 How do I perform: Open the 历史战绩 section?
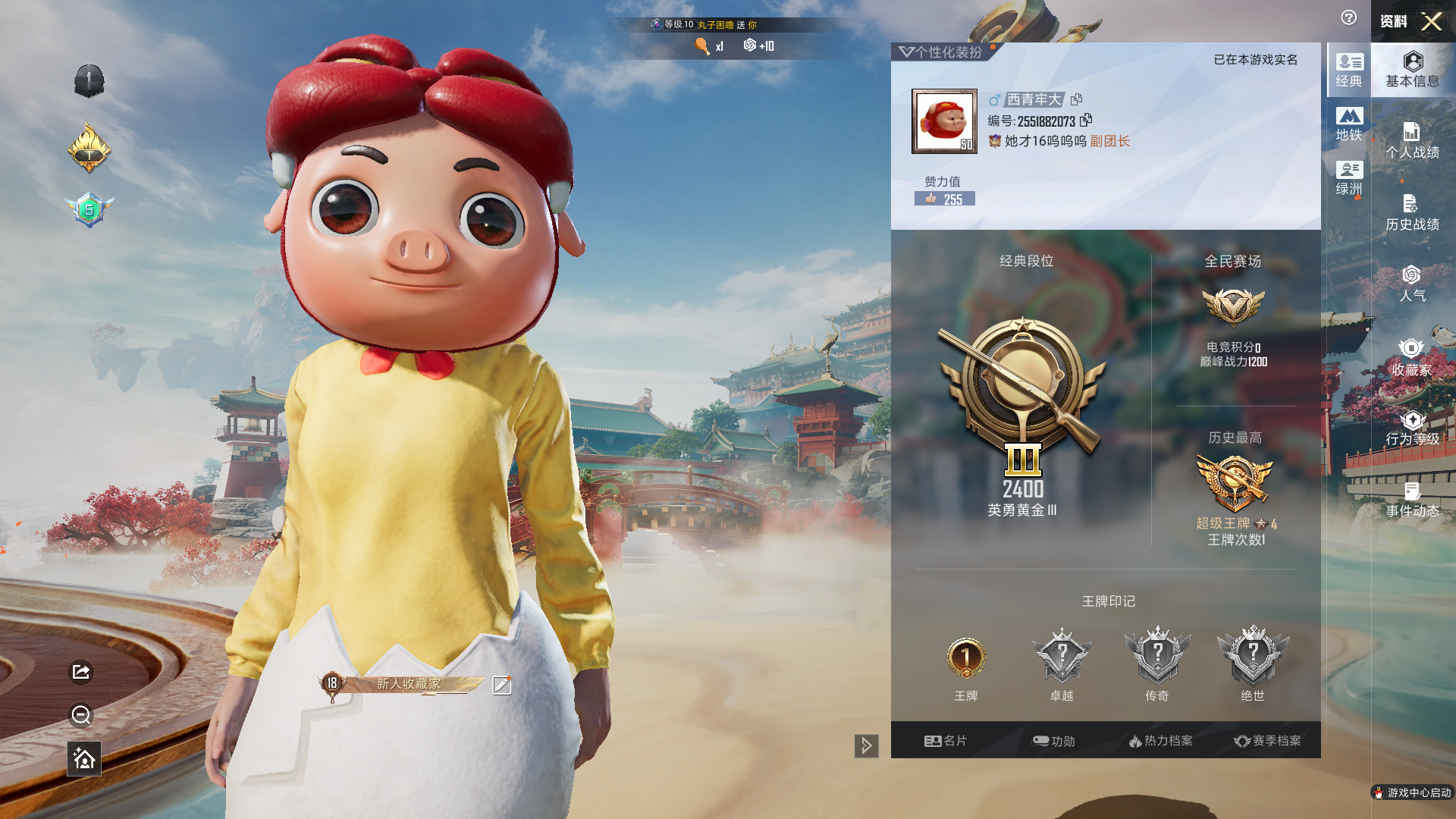pos(1412,213)
